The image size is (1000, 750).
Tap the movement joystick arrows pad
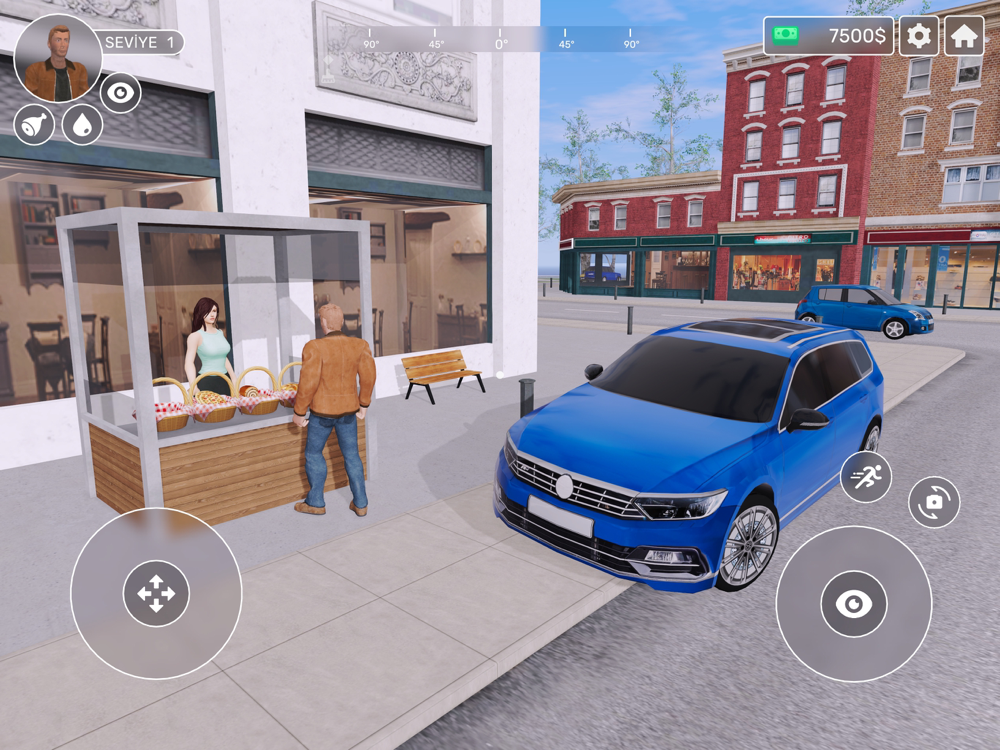coord(156,594)
